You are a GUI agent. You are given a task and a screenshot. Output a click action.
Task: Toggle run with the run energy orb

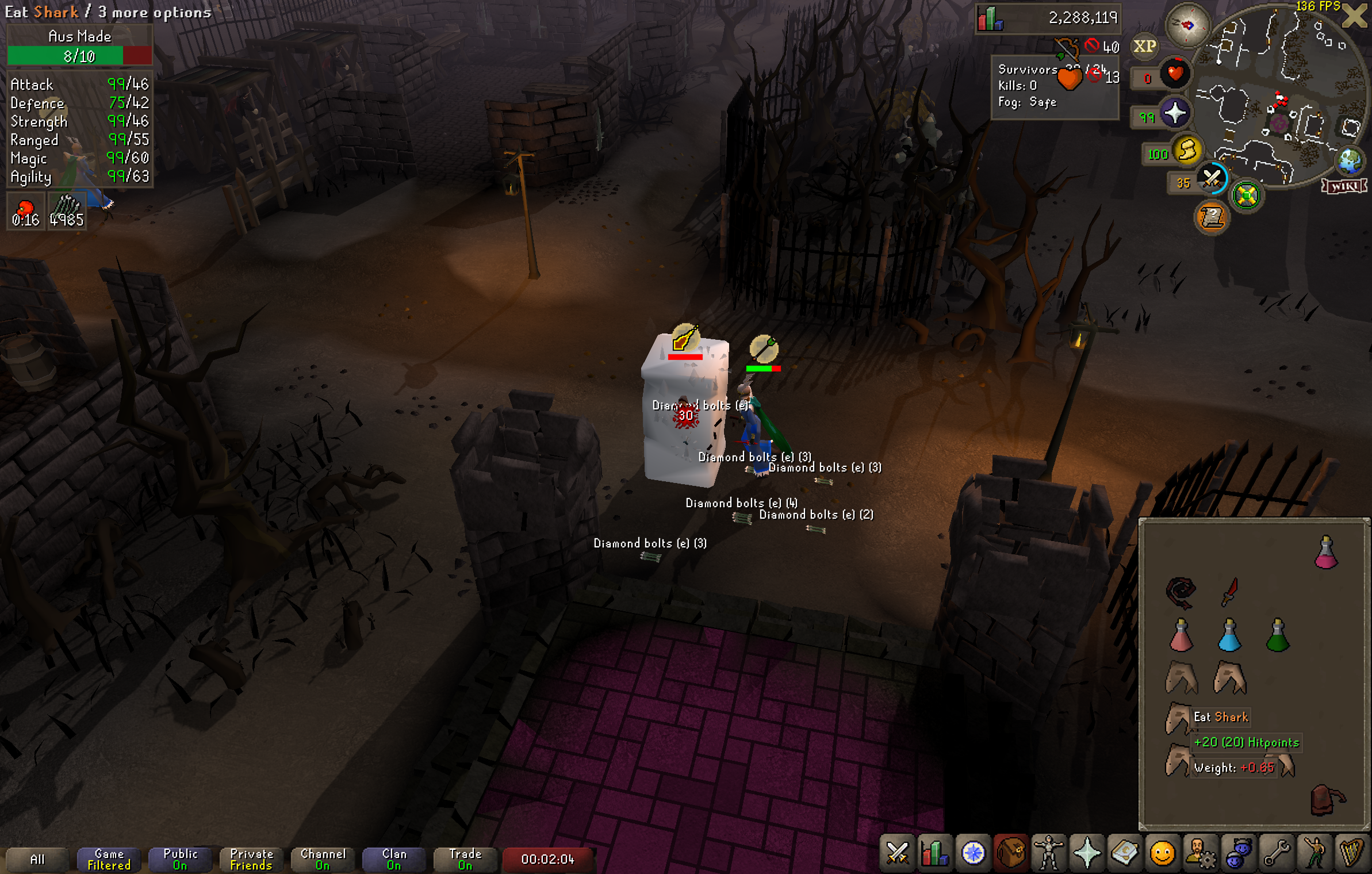point(1187,151)
